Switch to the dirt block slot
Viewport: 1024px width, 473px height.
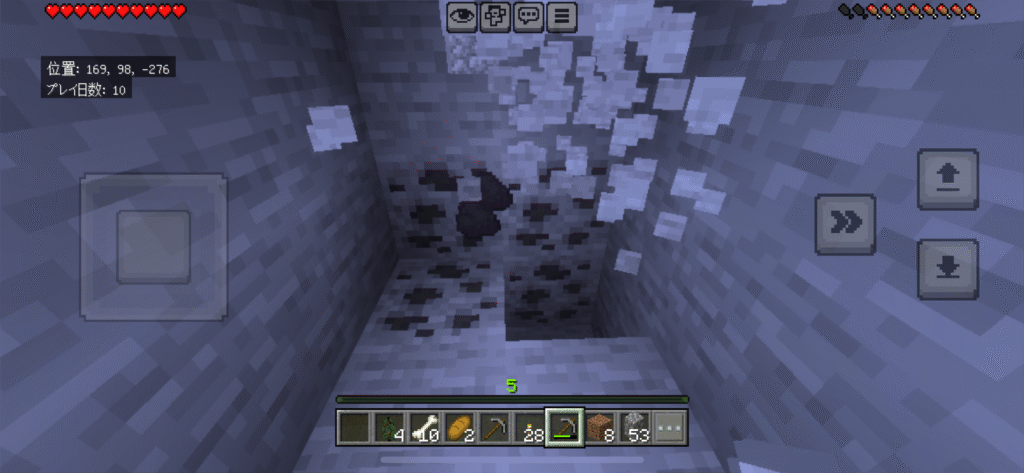599,428
